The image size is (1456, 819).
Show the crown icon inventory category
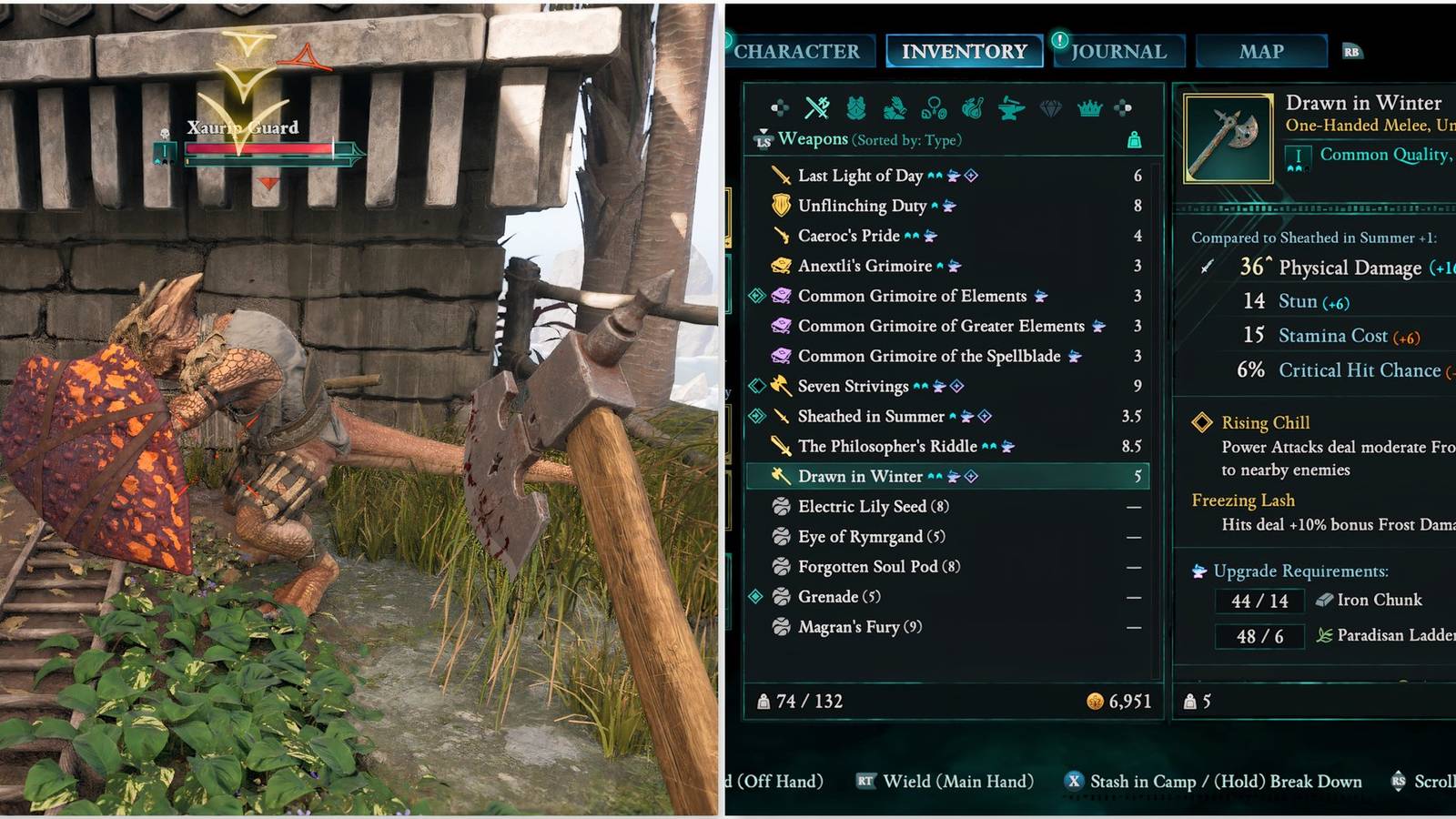click(1089, 108)
